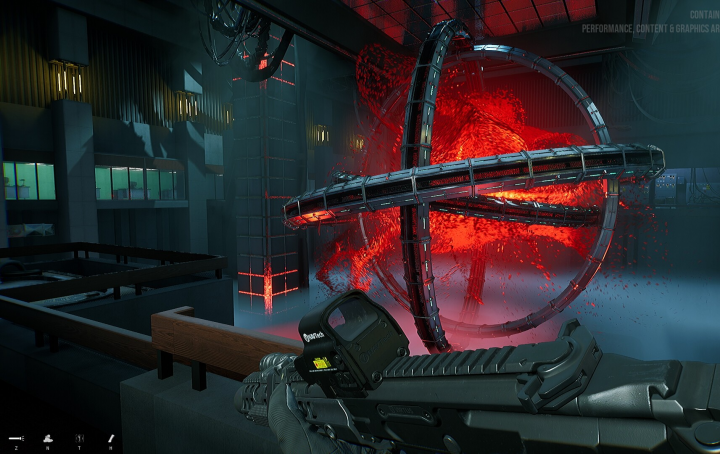Select the flashlight icon in the HUD
The image size is (720, 454).
[16, 438]
